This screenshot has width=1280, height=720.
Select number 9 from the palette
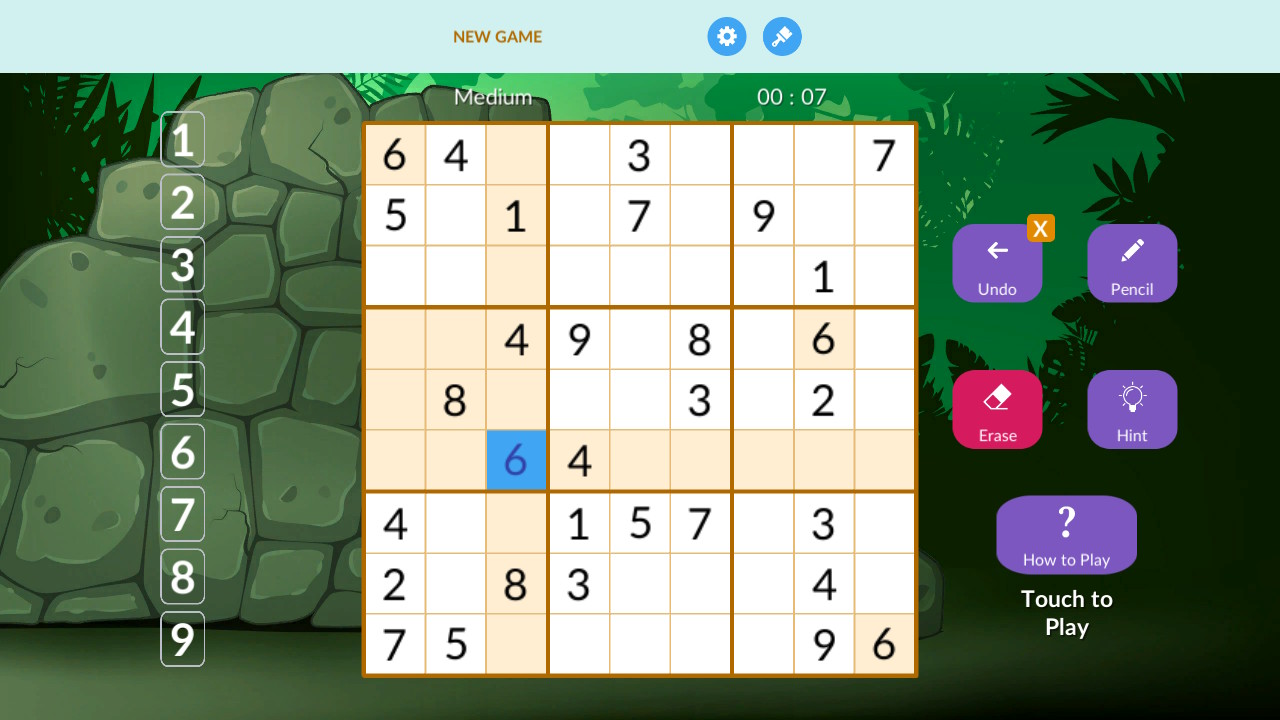[182, 639]
